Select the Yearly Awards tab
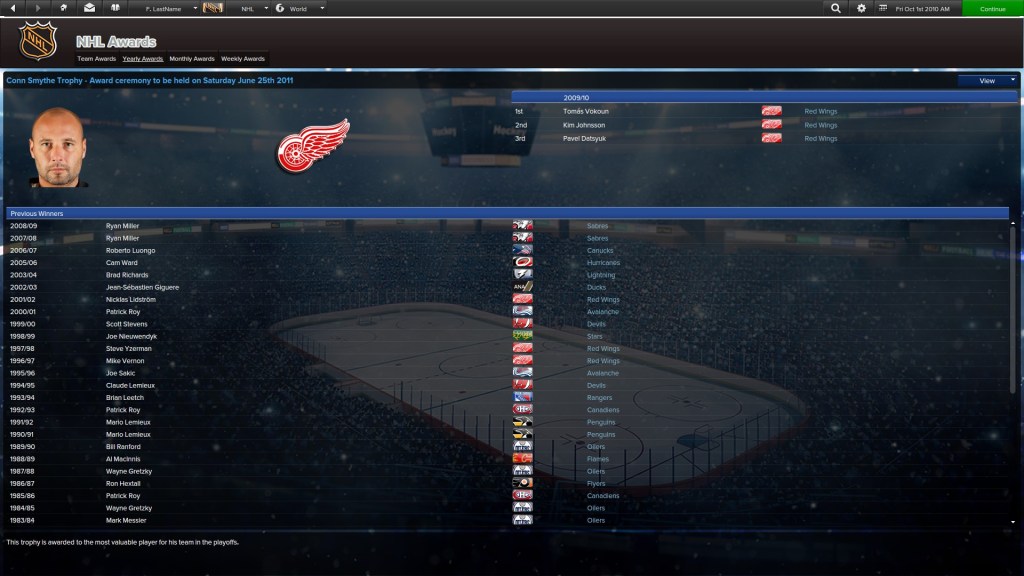 (x=143, y=59)
